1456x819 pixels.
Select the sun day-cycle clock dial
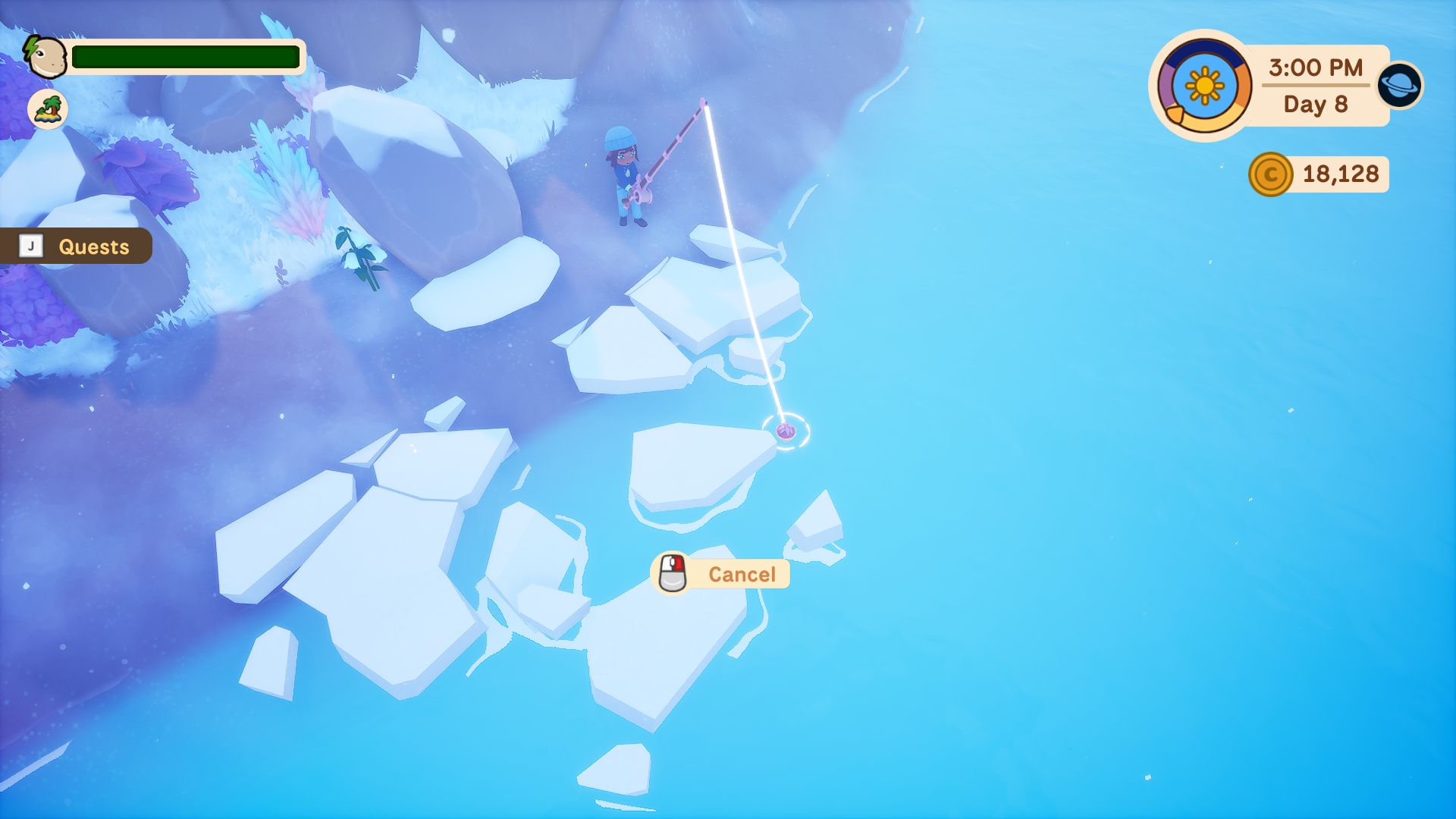1203,86
